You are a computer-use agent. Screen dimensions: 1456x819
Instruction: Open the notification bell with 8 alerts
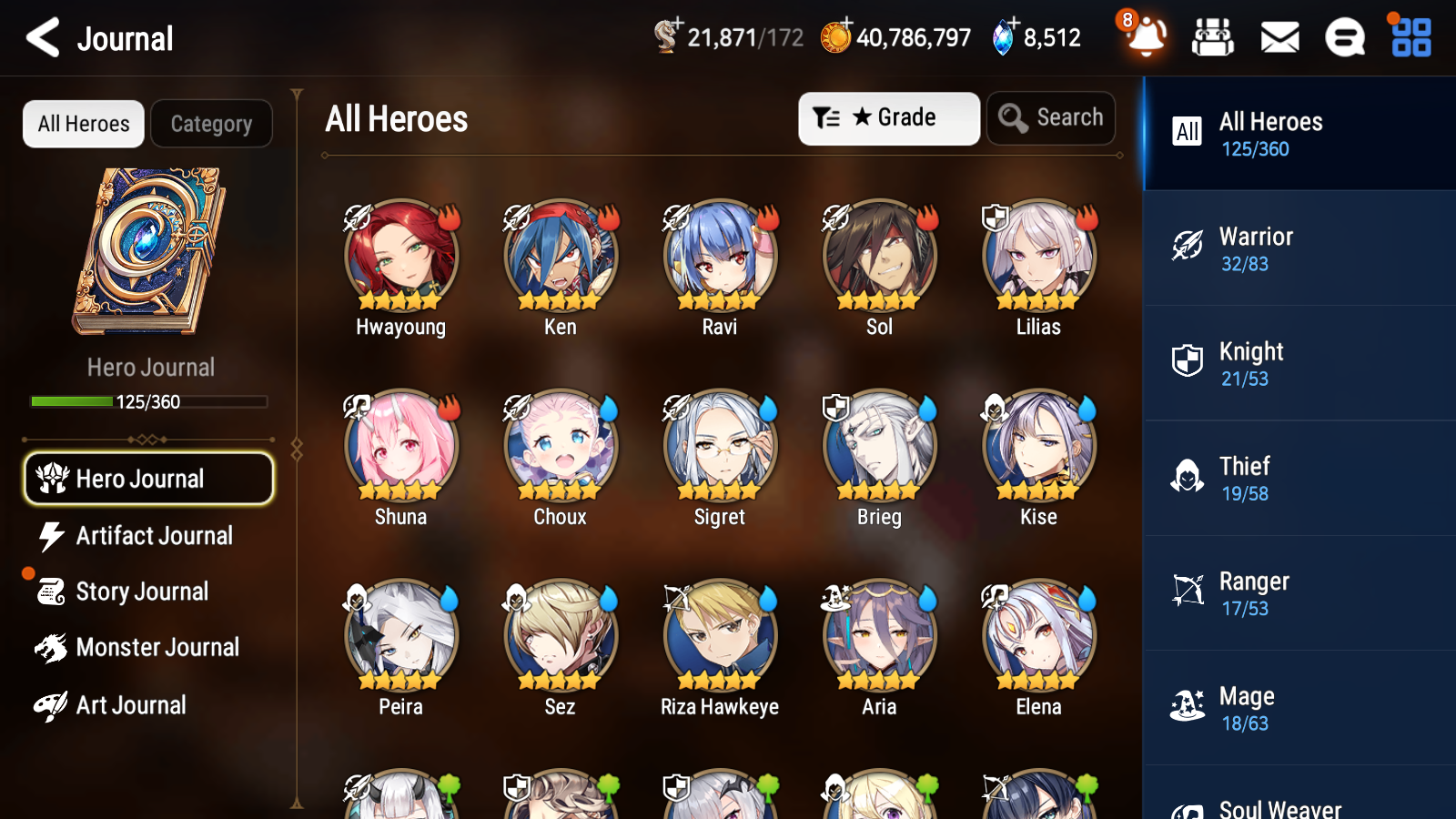pos(1146,38)
